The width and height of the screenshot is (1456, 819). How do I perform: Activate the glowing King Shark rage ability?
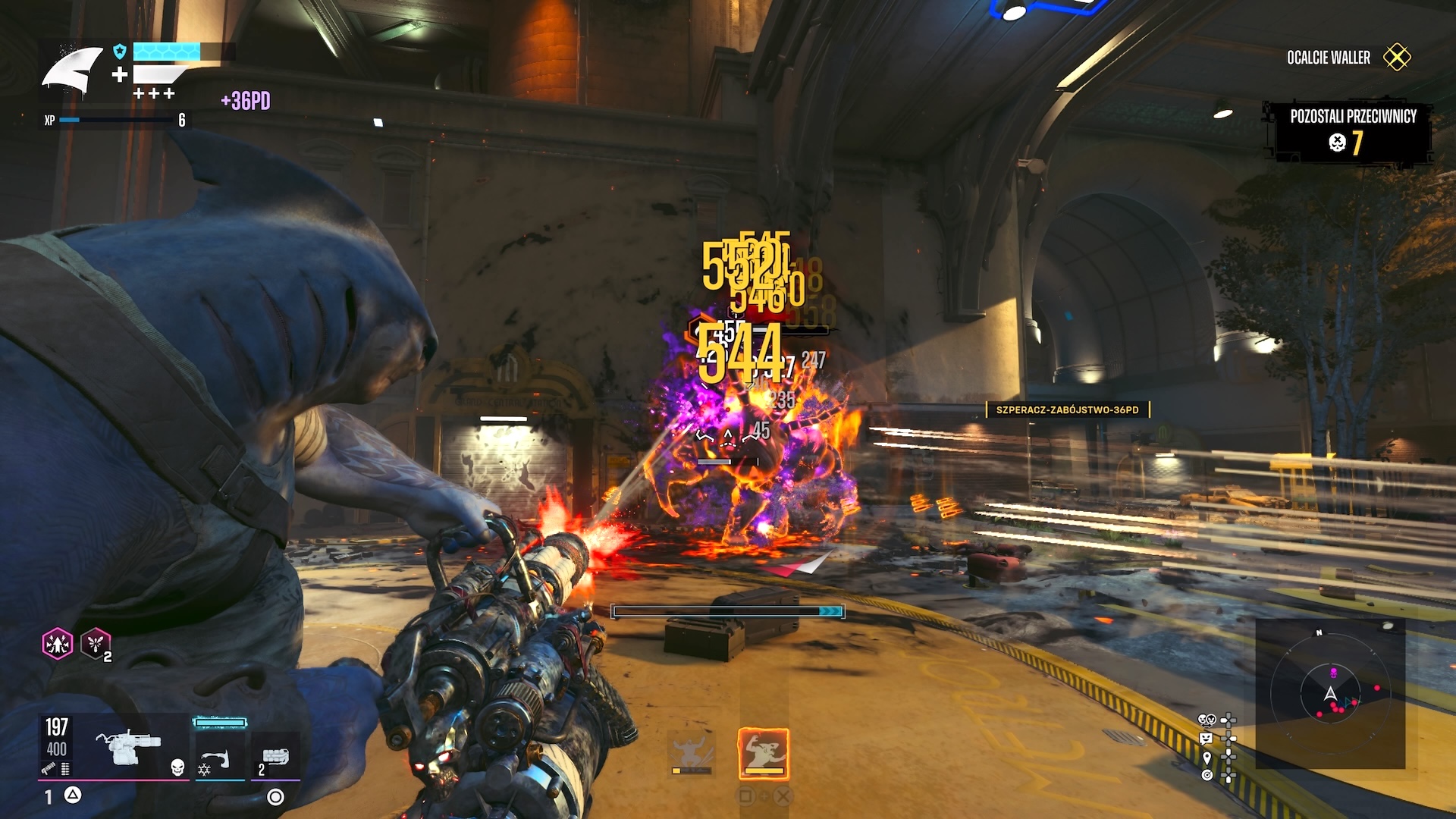[764, 753]
